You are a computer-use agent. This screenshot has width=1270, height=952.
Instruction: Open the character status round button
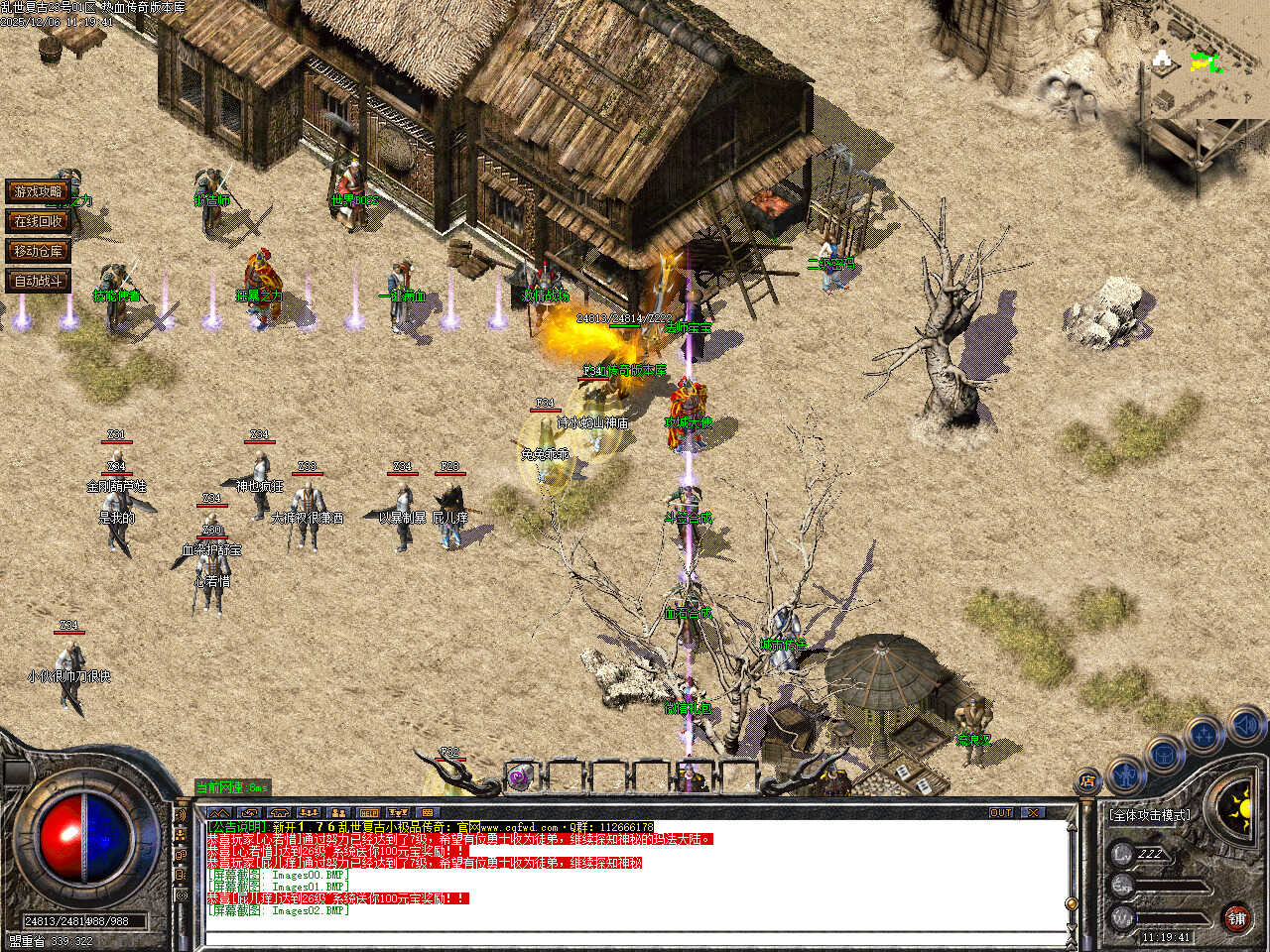click(1124, 774)
